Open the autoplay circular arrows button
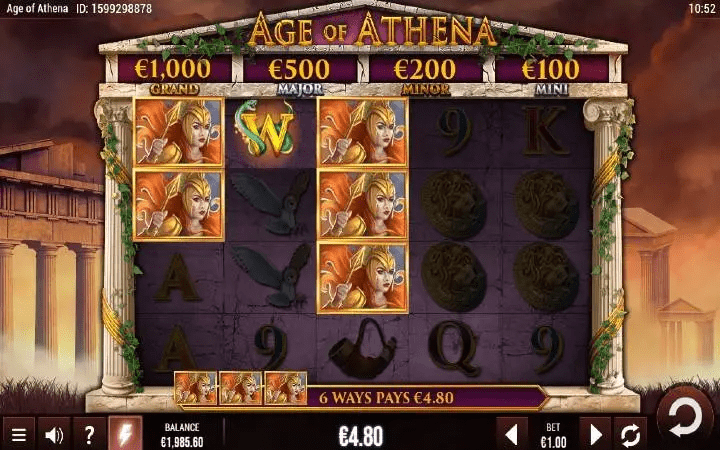Viewport: 720px width, 450px height. point(632,435)
